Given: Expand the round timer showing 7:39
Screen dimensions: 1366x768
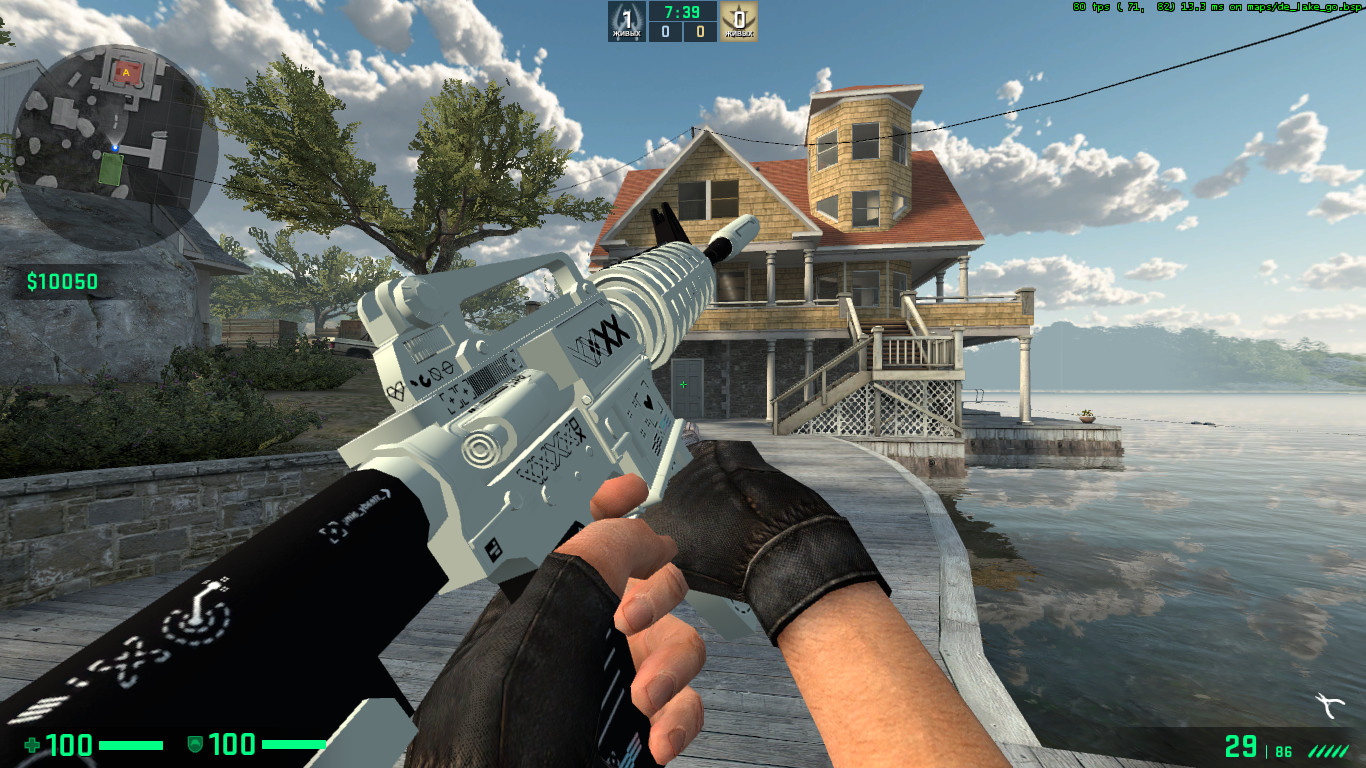Looking at the screenshot, I should pos(683,14).
